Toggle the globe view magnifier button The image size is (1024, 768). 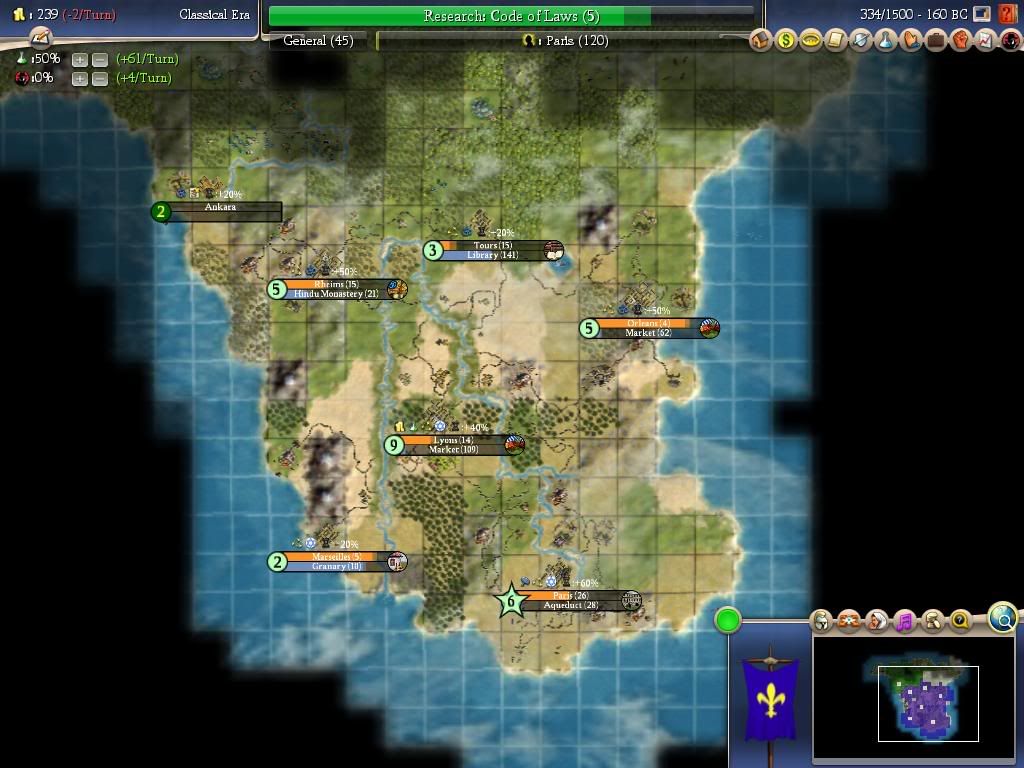point(1003,618)
